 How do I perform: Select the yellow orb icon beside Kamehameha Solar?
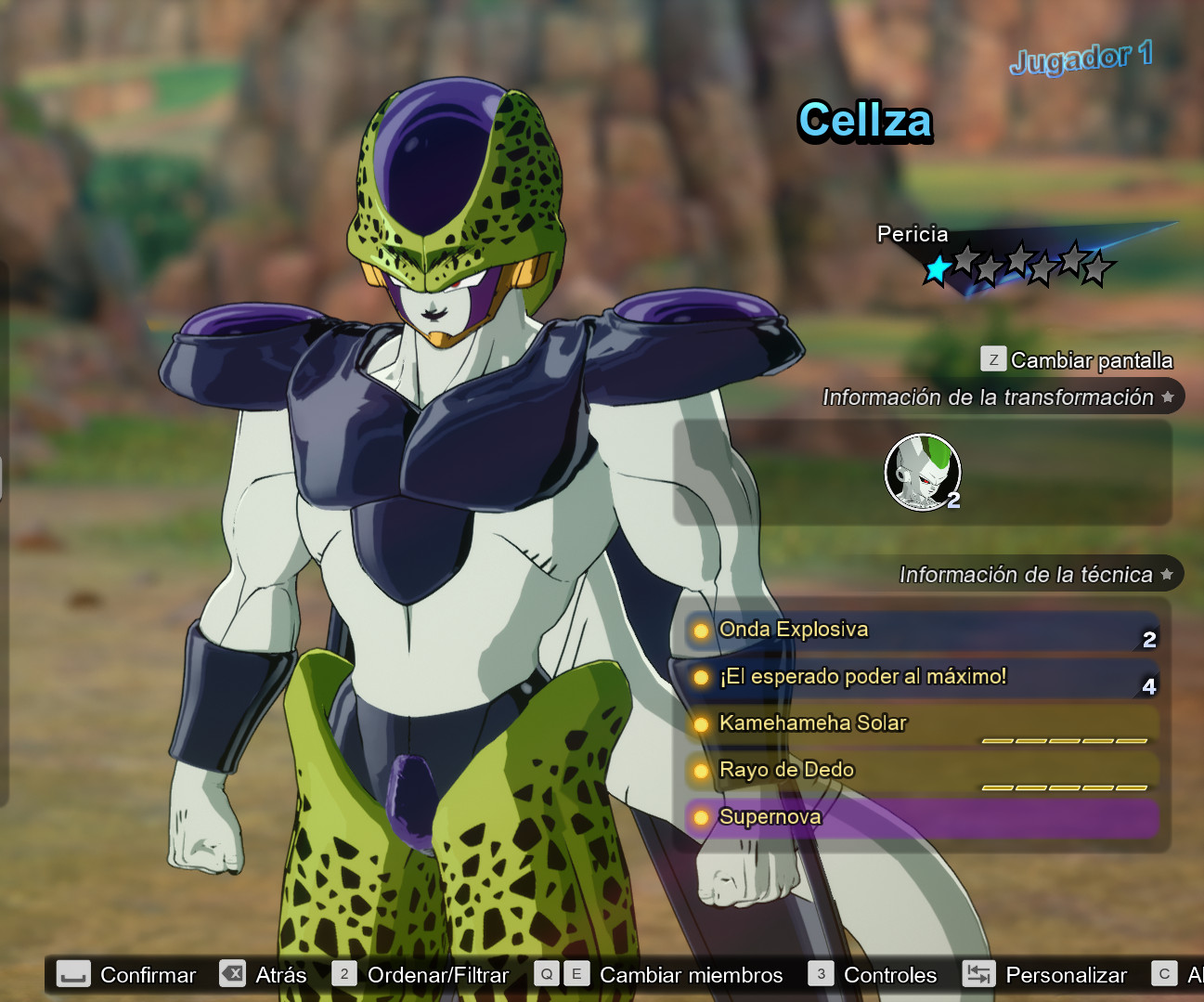701,723
